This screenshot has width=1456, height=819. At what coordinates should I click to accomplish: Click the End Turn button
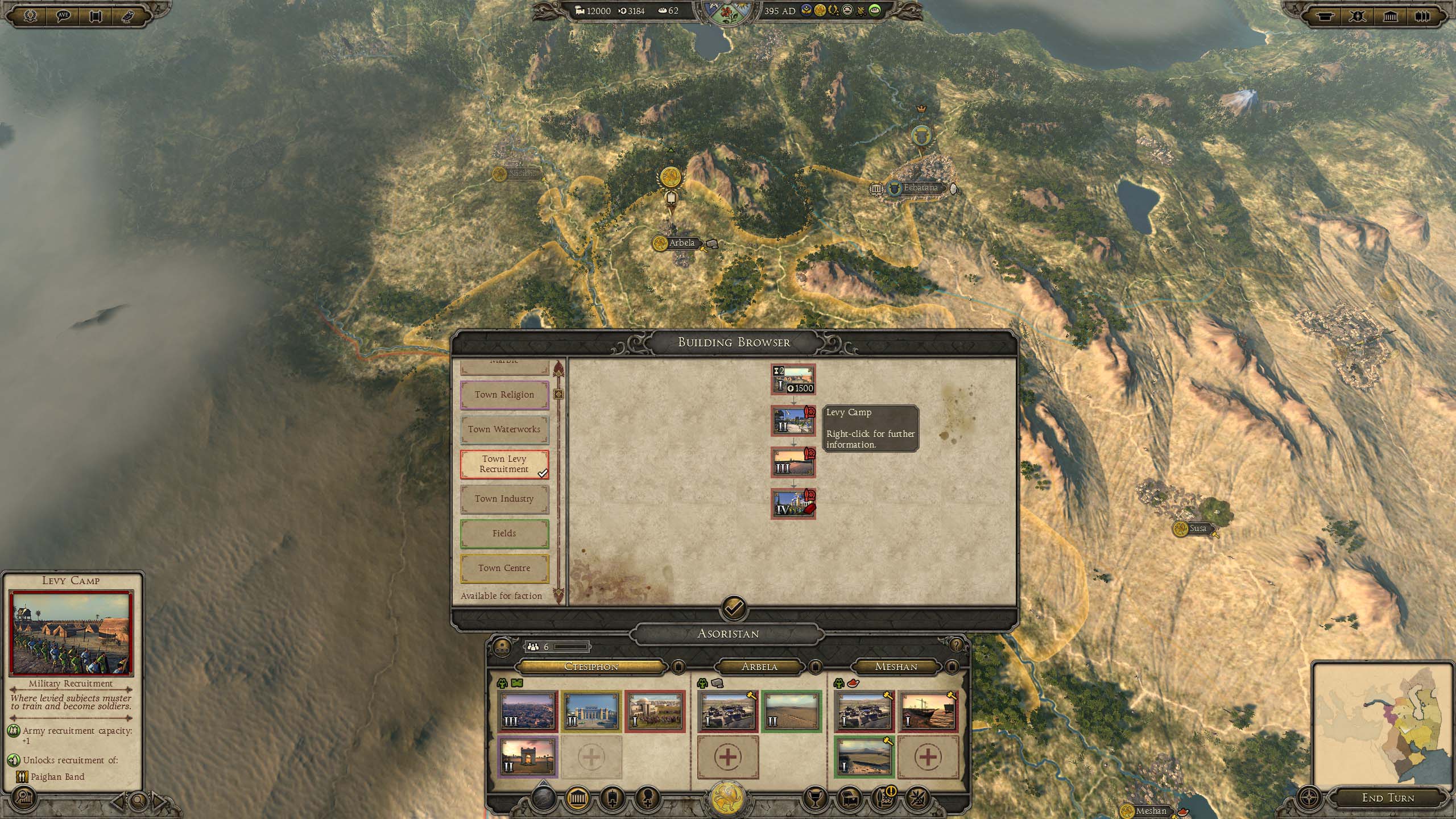tap(1388, 798)
